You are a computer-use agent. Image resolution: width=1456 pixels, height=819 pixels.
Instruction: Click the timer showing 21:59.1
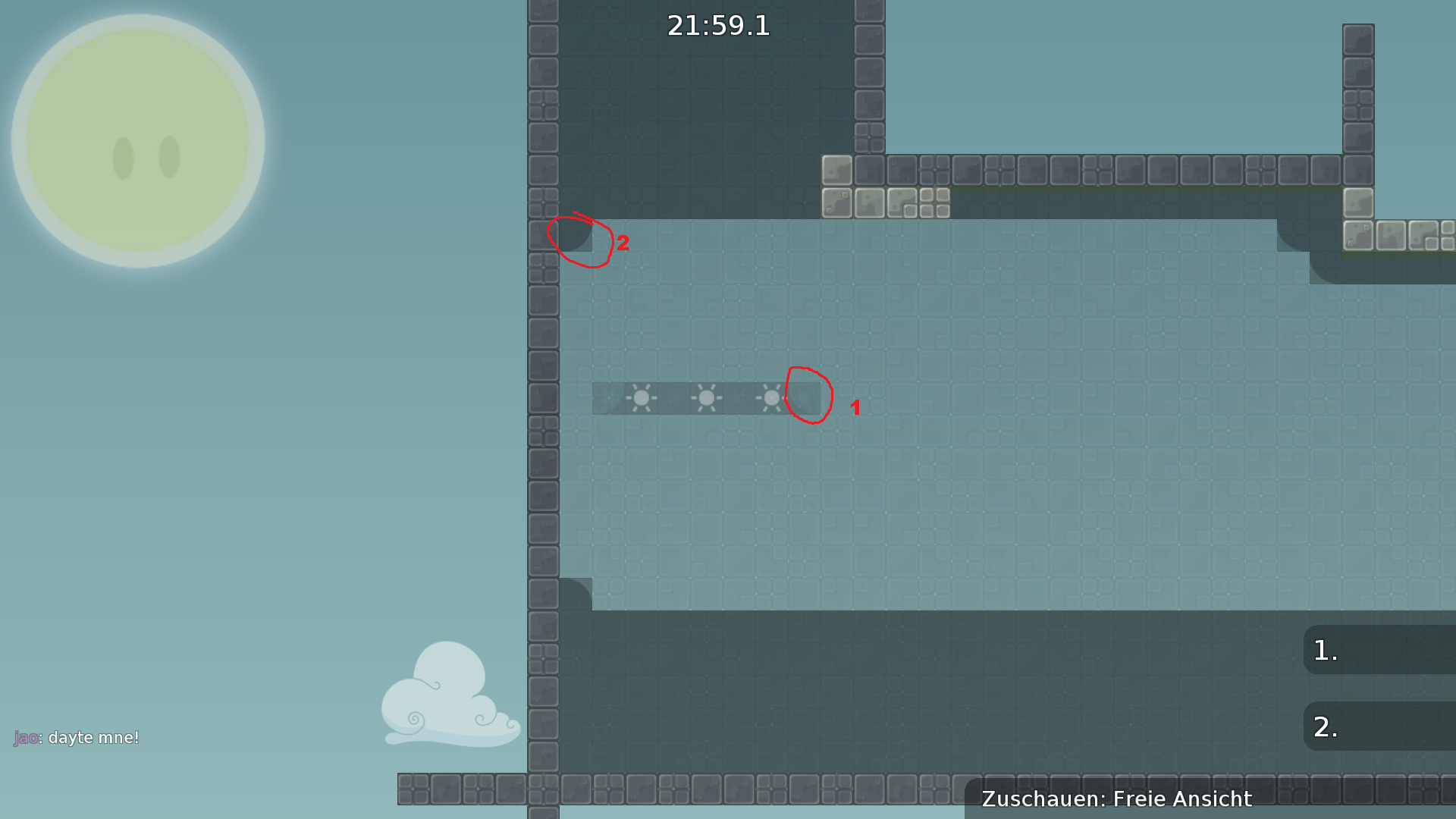[x=717, y=26]
